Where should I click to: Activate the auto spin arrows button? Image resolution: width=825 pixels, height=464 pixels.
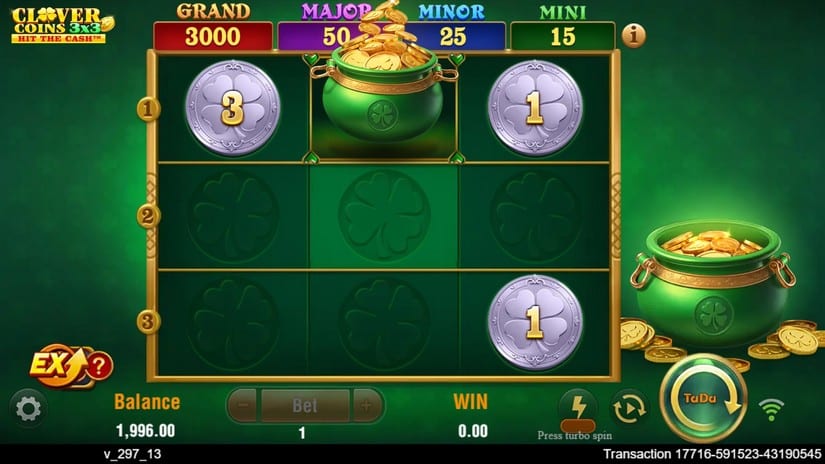tap(629, 407)
